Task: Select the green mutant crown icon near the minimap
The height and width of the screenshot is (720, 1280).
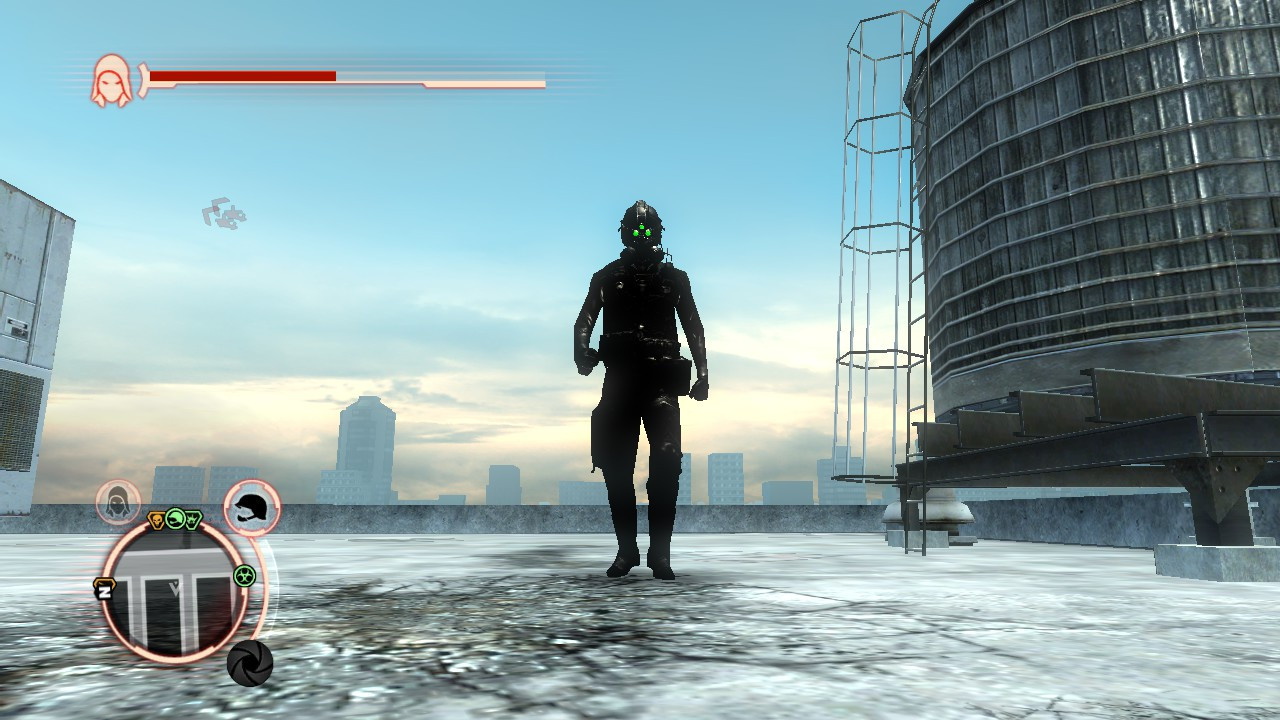Action: 194,518
